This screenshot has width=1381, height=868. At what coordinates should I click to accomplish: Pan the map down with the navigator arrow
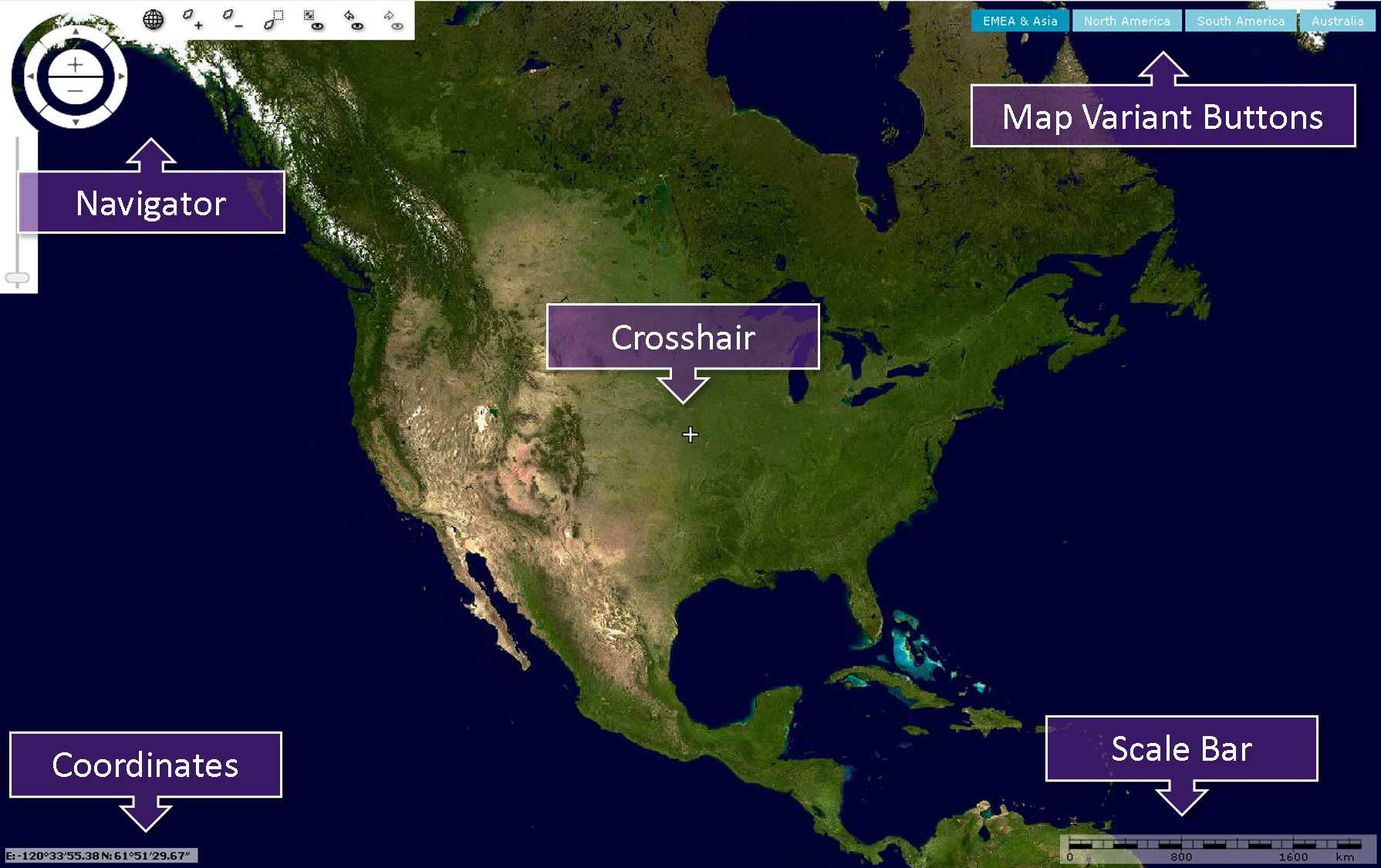[76, 122]
